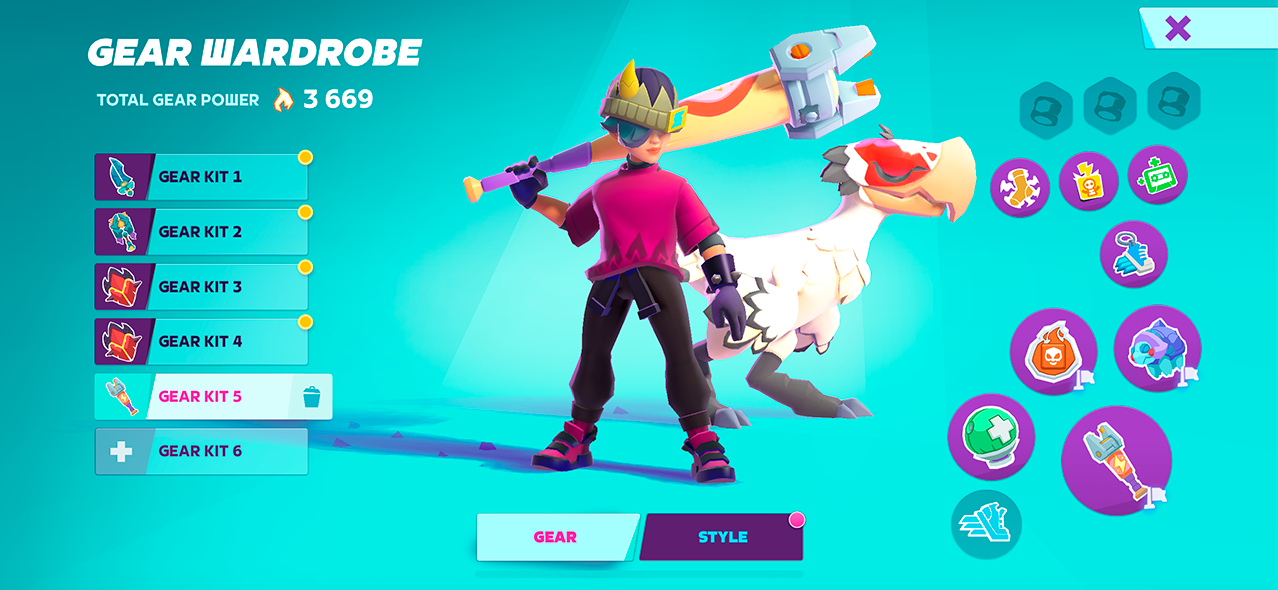Image resolution: width=1278 pixels, height=590 pixels.
Task: Delete Gear Kit 5 with the trash icon
Action: 310,397
